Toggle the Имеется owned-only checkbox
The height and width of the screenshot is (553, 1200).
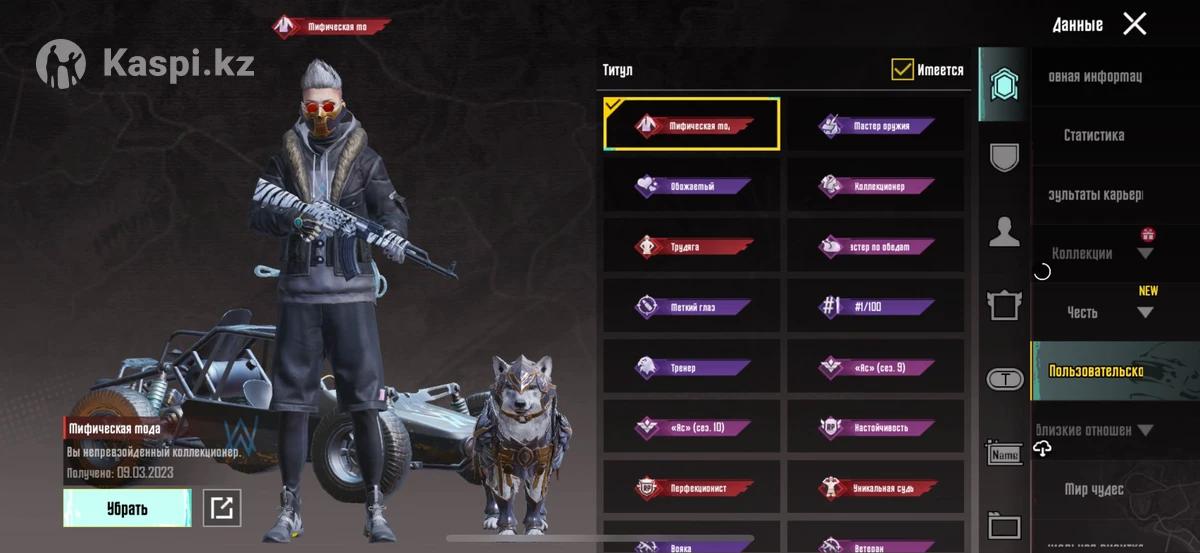(902, 70)
